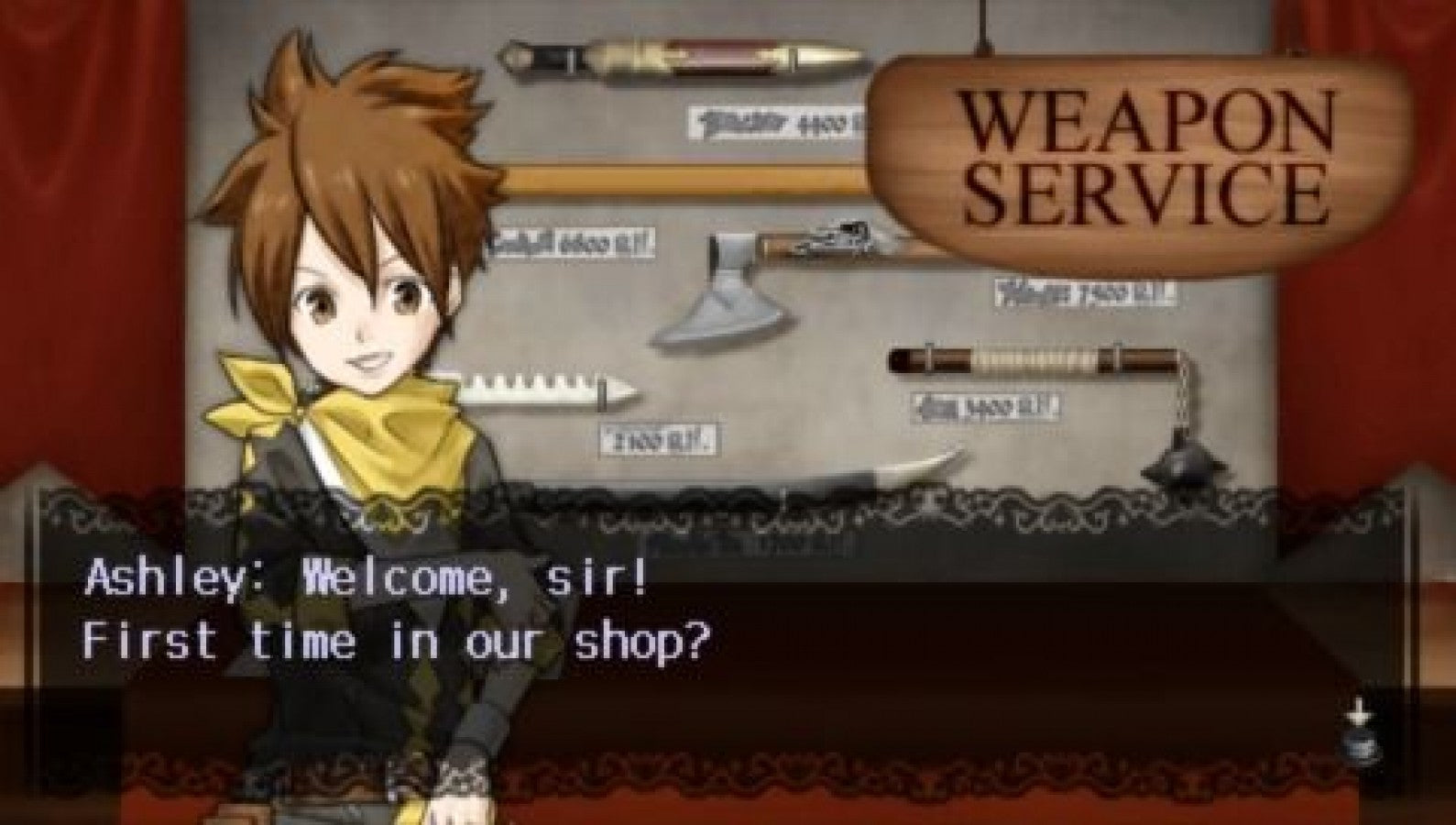Select the spiked white lance

[x=541, y=390]
